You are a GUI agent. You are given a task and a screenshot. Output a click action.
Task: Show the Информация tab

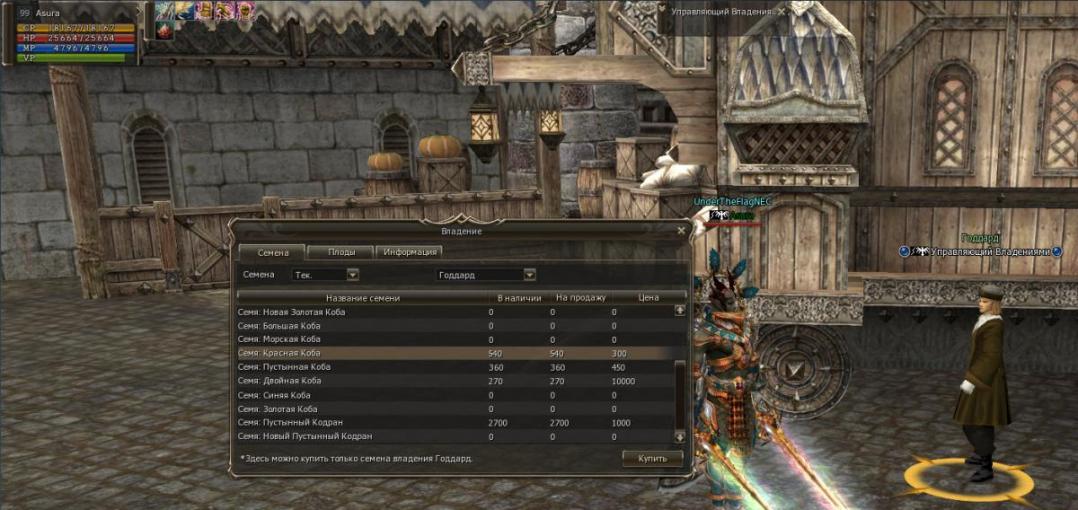point(409,252)
